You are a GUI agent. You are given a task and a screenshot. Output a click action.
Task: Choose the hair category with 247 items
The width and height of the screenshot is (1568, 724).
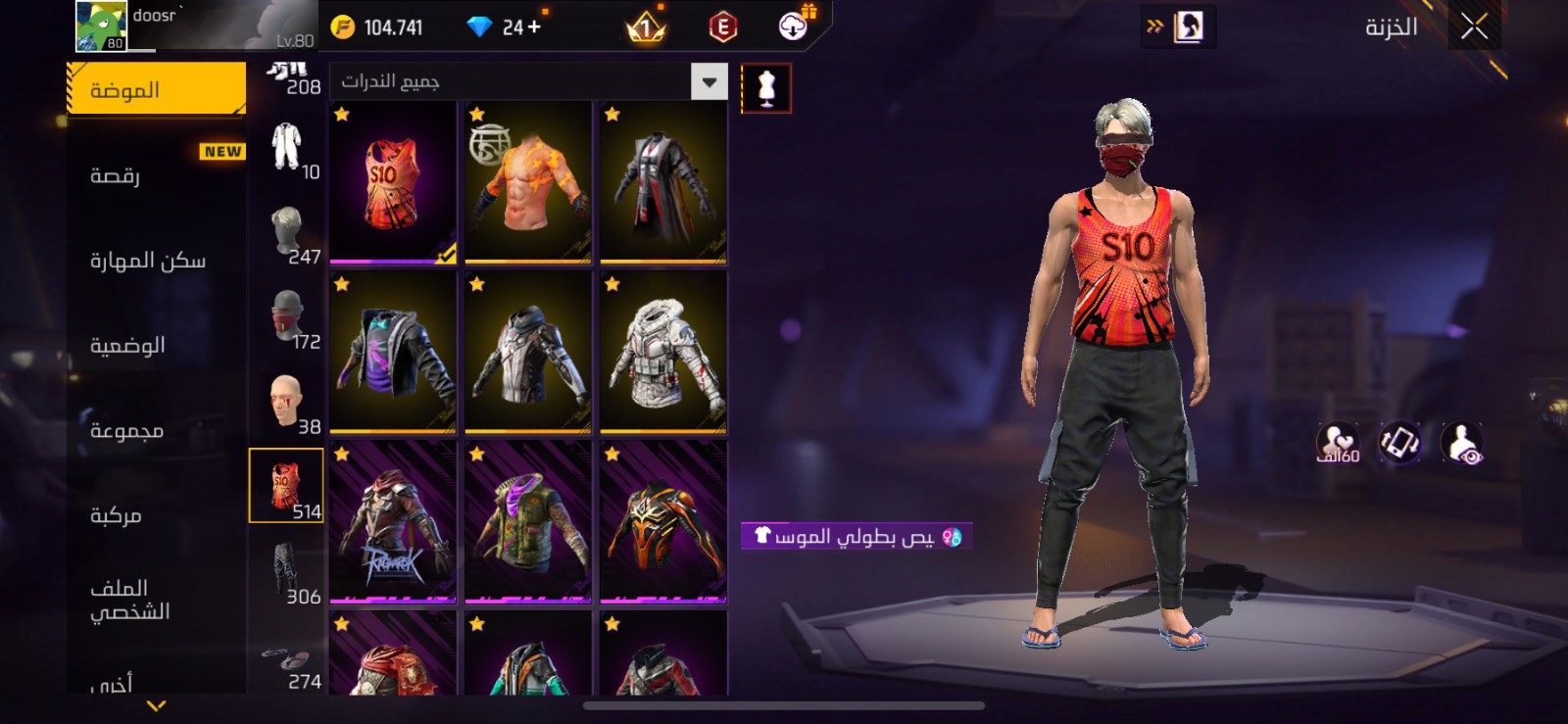pos(287,235)
